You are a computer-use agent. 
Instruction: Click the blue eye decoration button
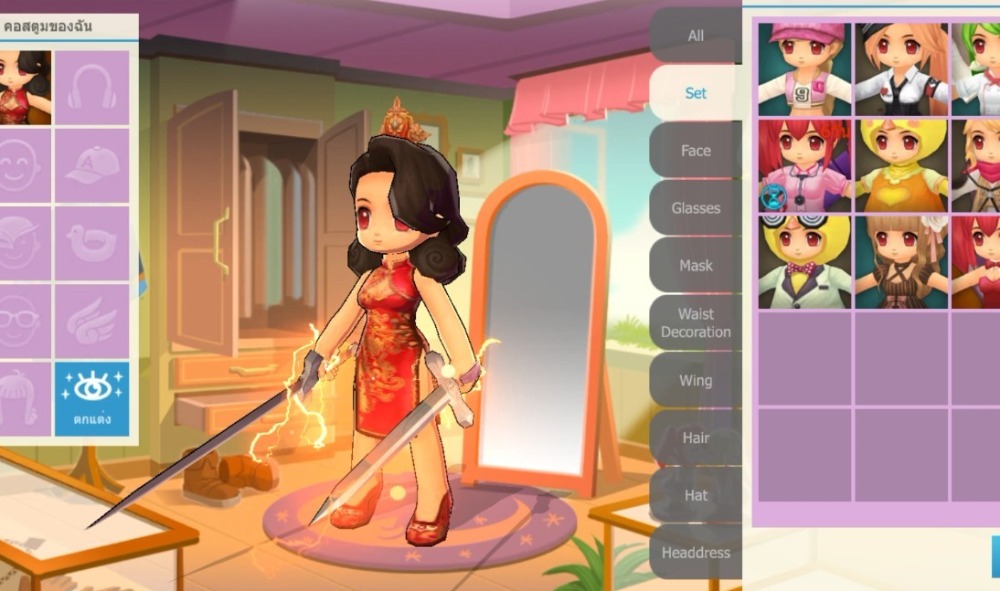pyautogui.click(x=92, y=398)
